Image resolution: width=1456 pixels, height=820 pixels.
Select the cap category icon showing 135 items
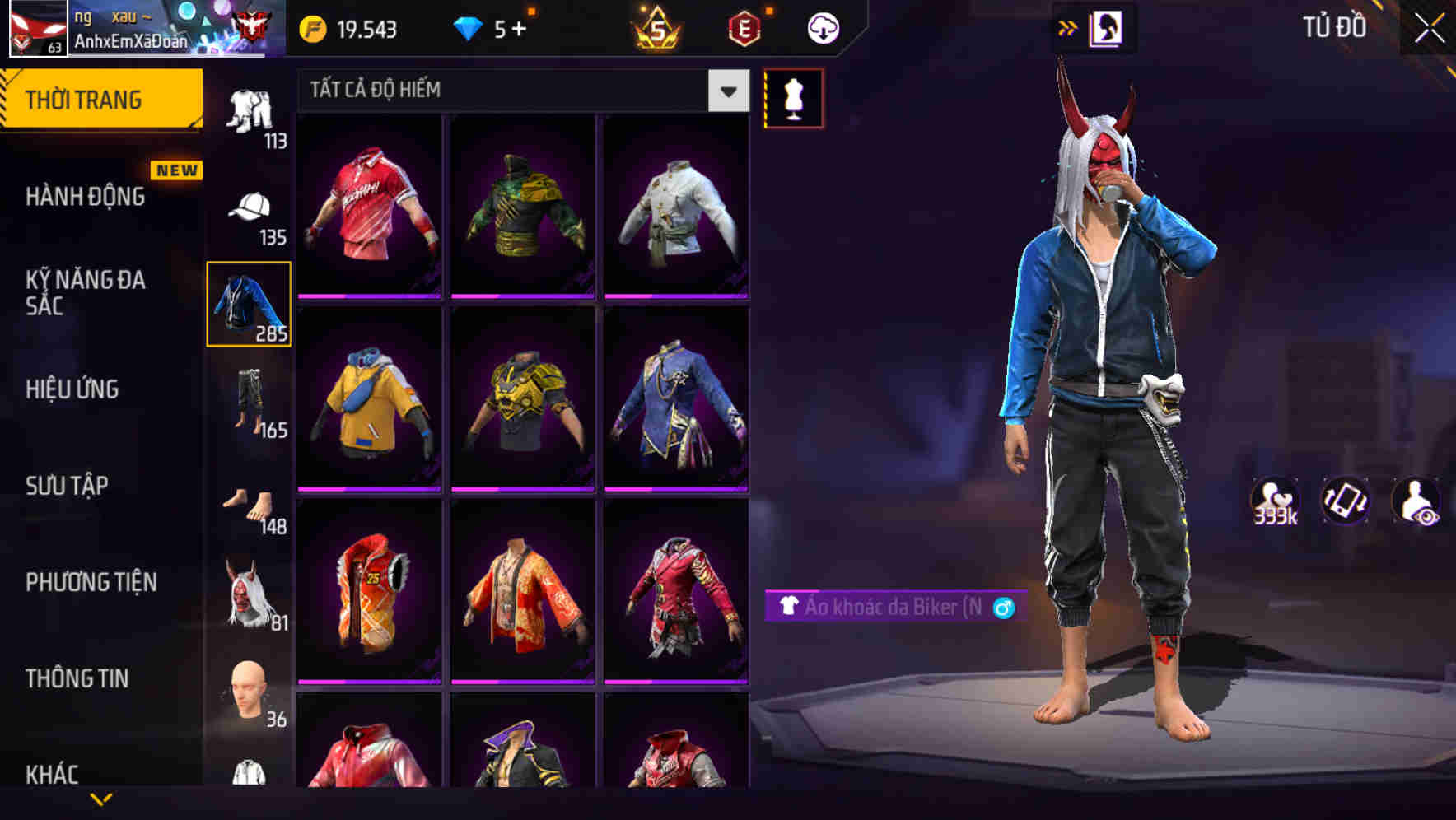[x=250, y=204]
